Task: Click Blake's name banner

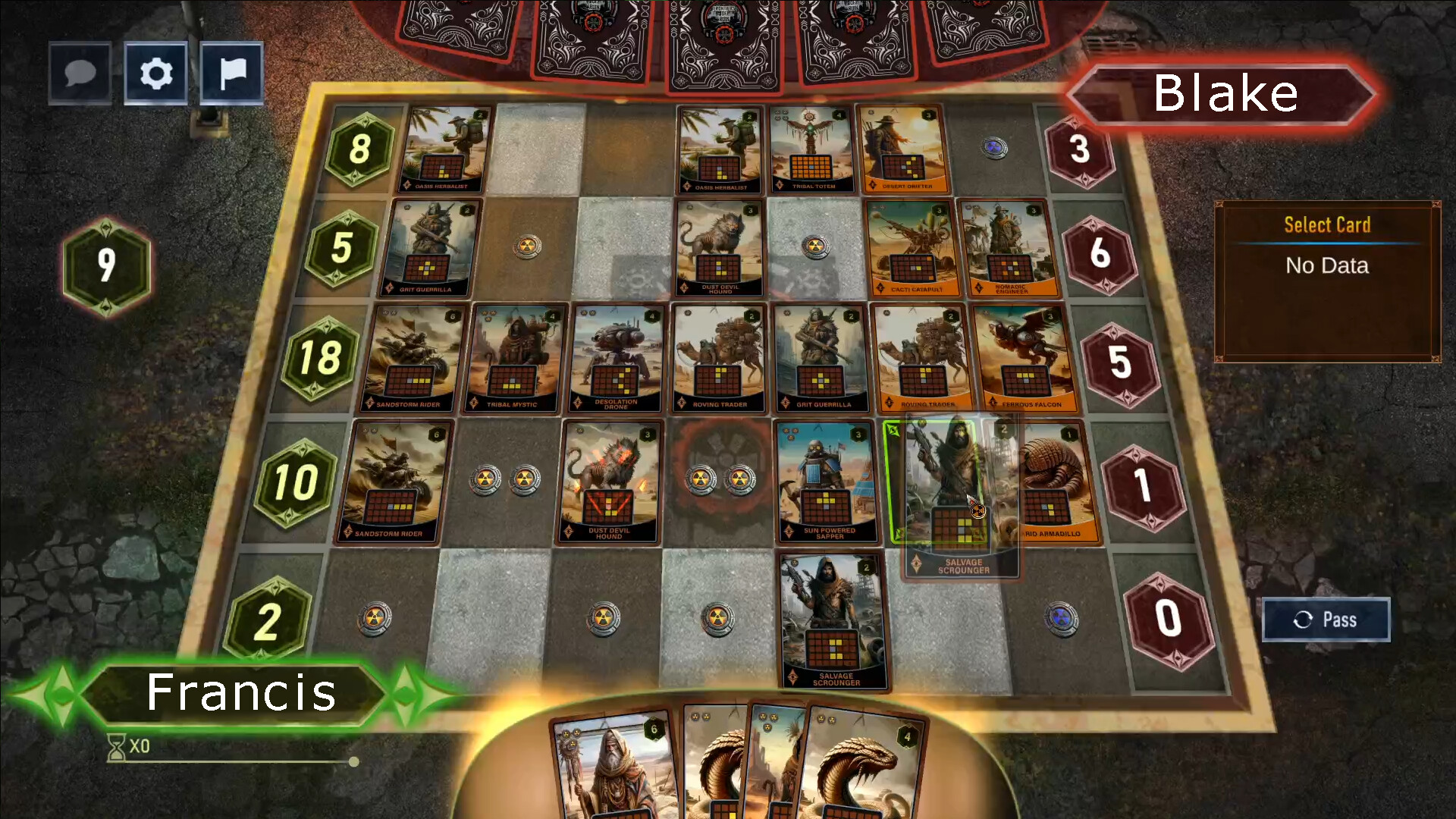Action: tap(1225, 94)
